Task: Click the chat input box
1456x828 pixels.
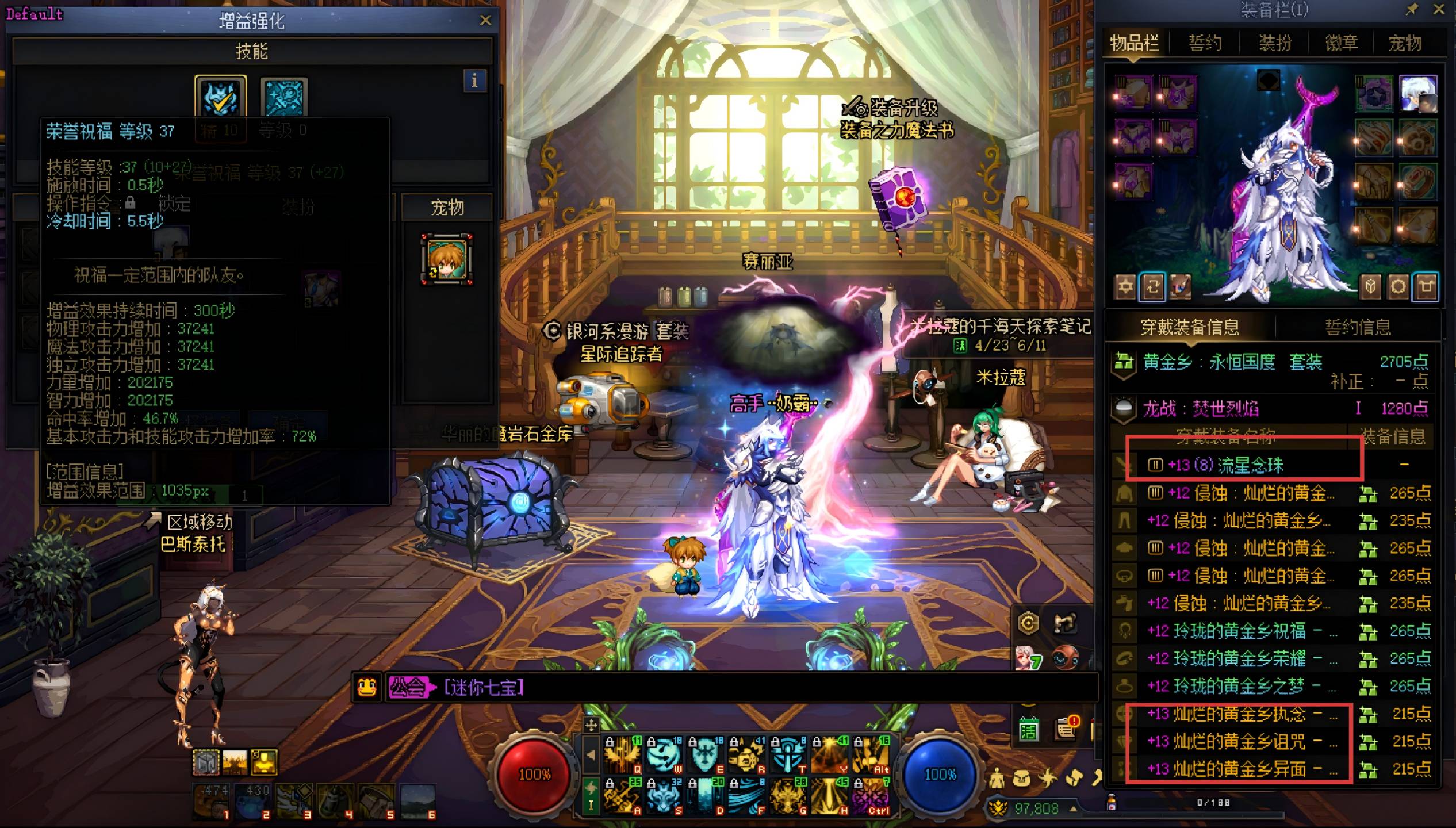Action: (x=748, y=687)
